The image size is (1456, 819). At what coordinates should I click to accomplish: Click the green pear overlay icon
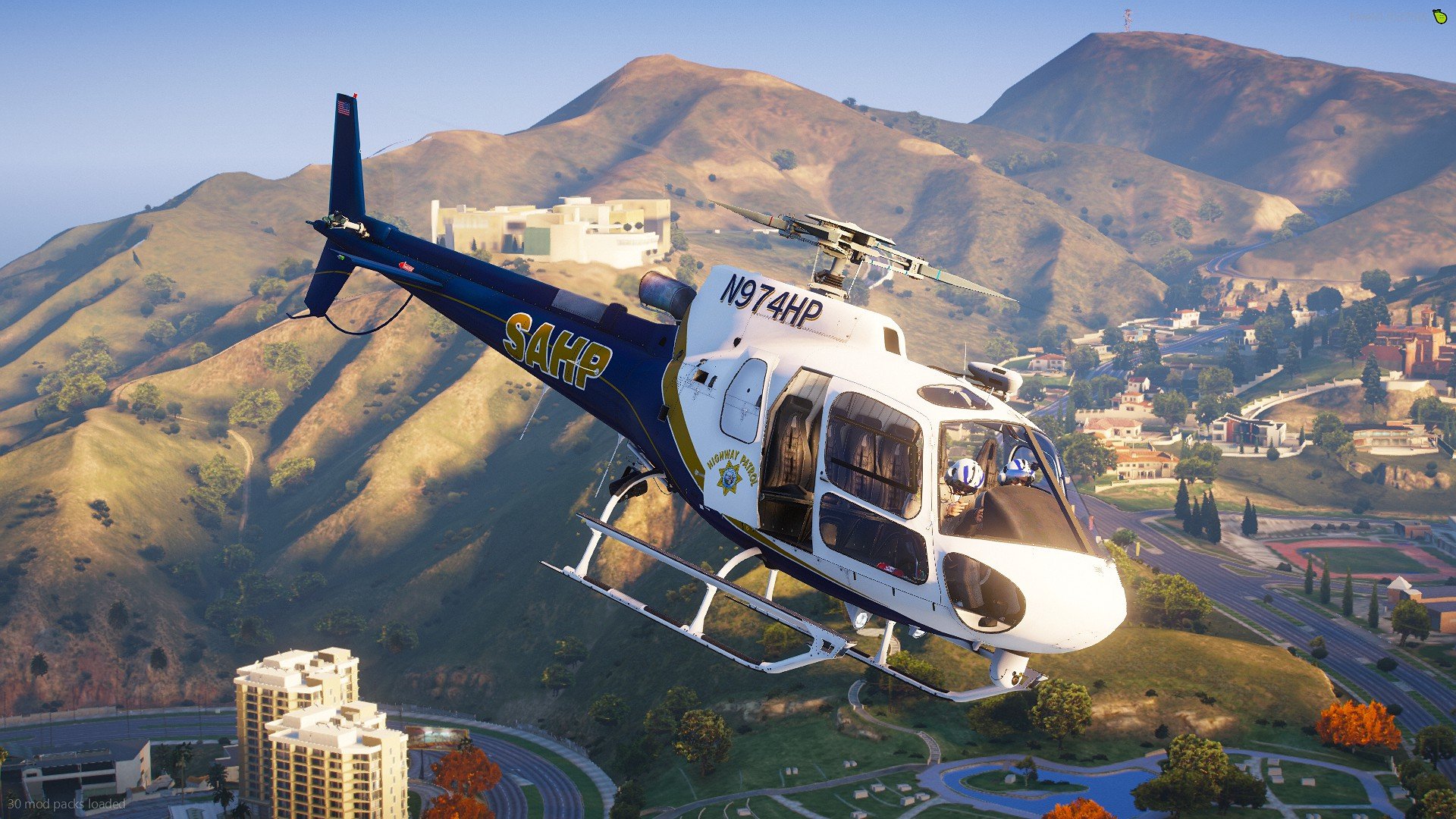click(1439, 17)
